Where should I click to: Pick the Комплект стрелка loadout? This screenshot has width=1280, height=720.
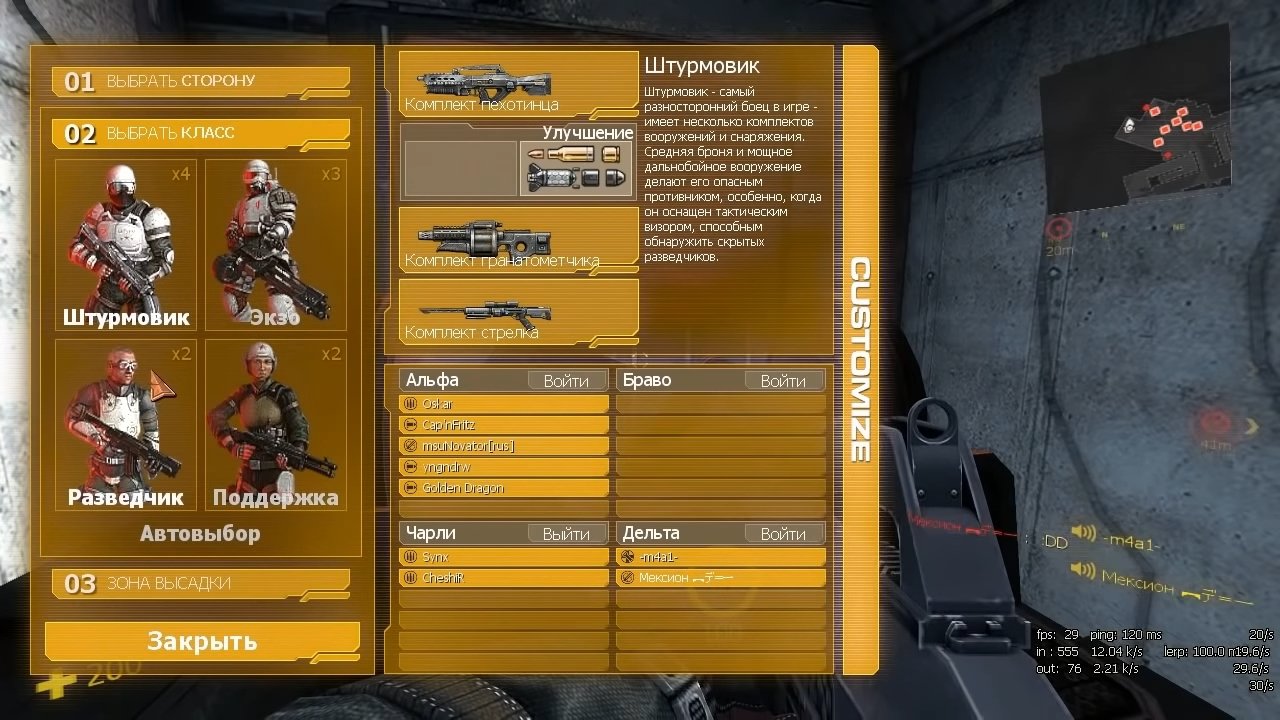(518, 309)
